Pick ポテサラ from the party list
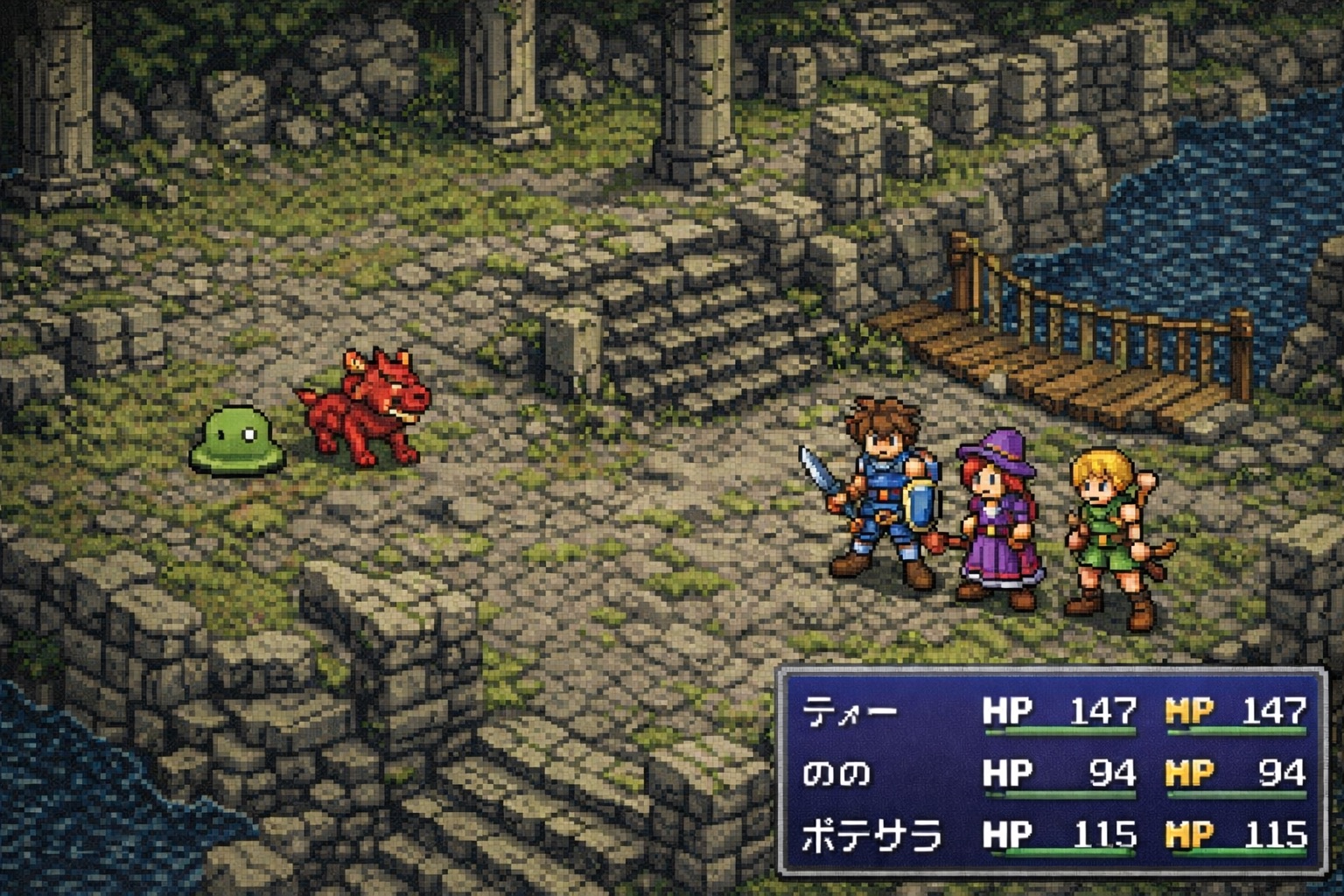This screenshot has width=1344, height=896. click(871, 836)
